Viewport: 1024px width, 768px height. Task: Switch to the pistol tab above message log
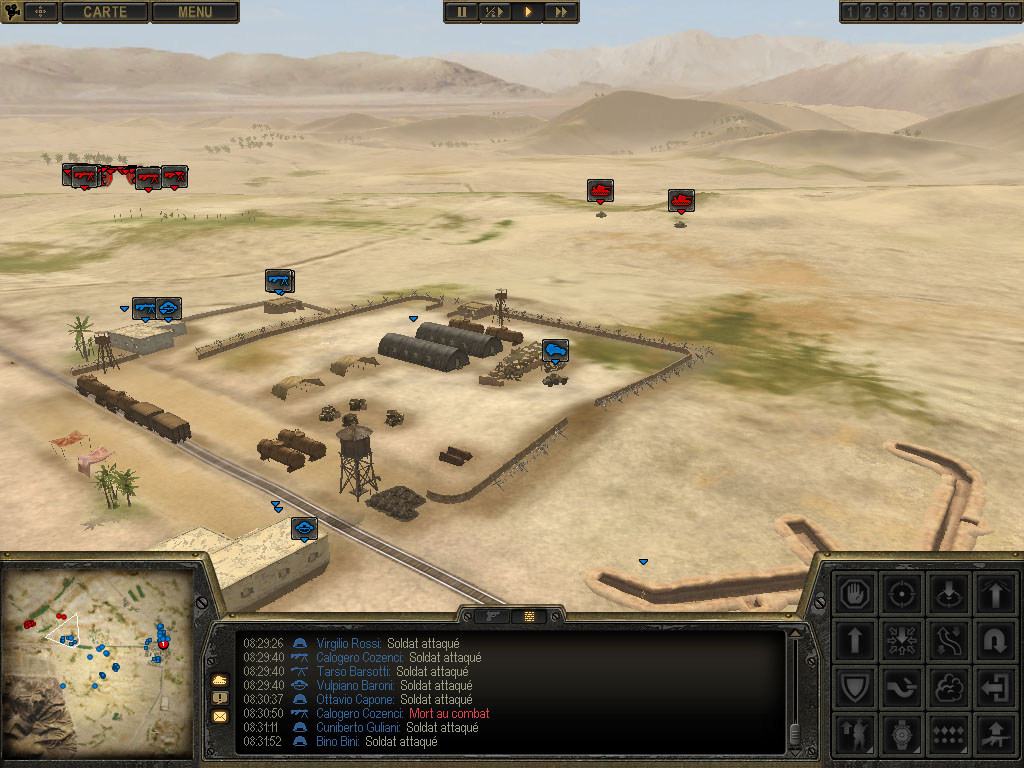[492, 616]
